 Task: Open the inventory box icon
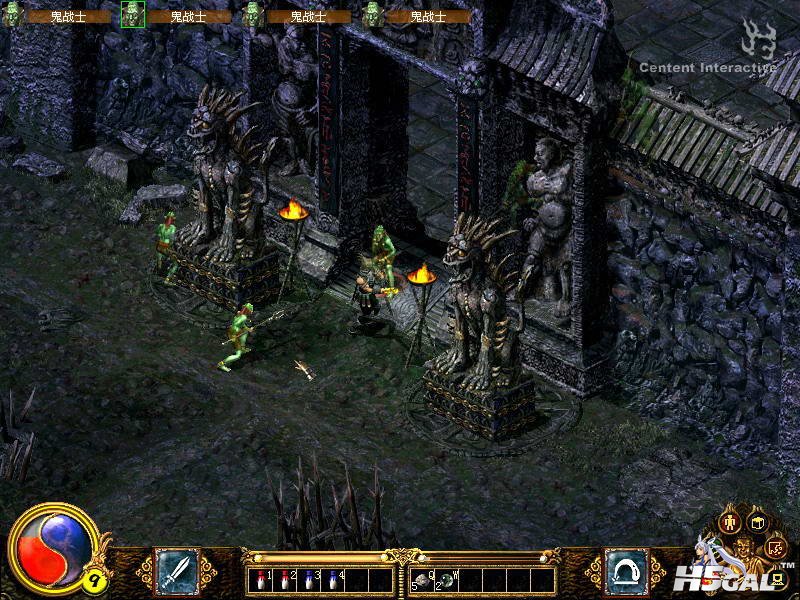[x=757, y=522]
